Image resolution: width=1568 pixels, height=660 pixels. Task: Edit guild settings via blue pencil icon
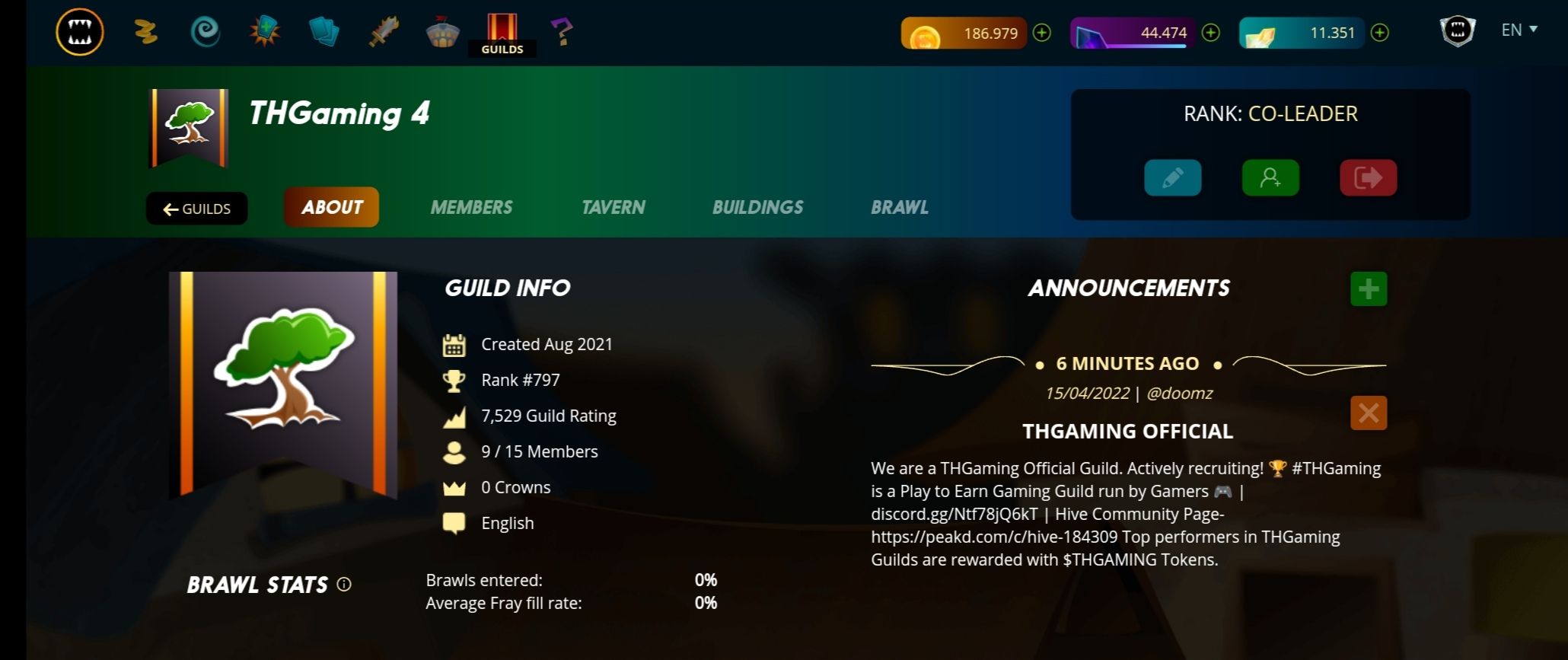1173,177
